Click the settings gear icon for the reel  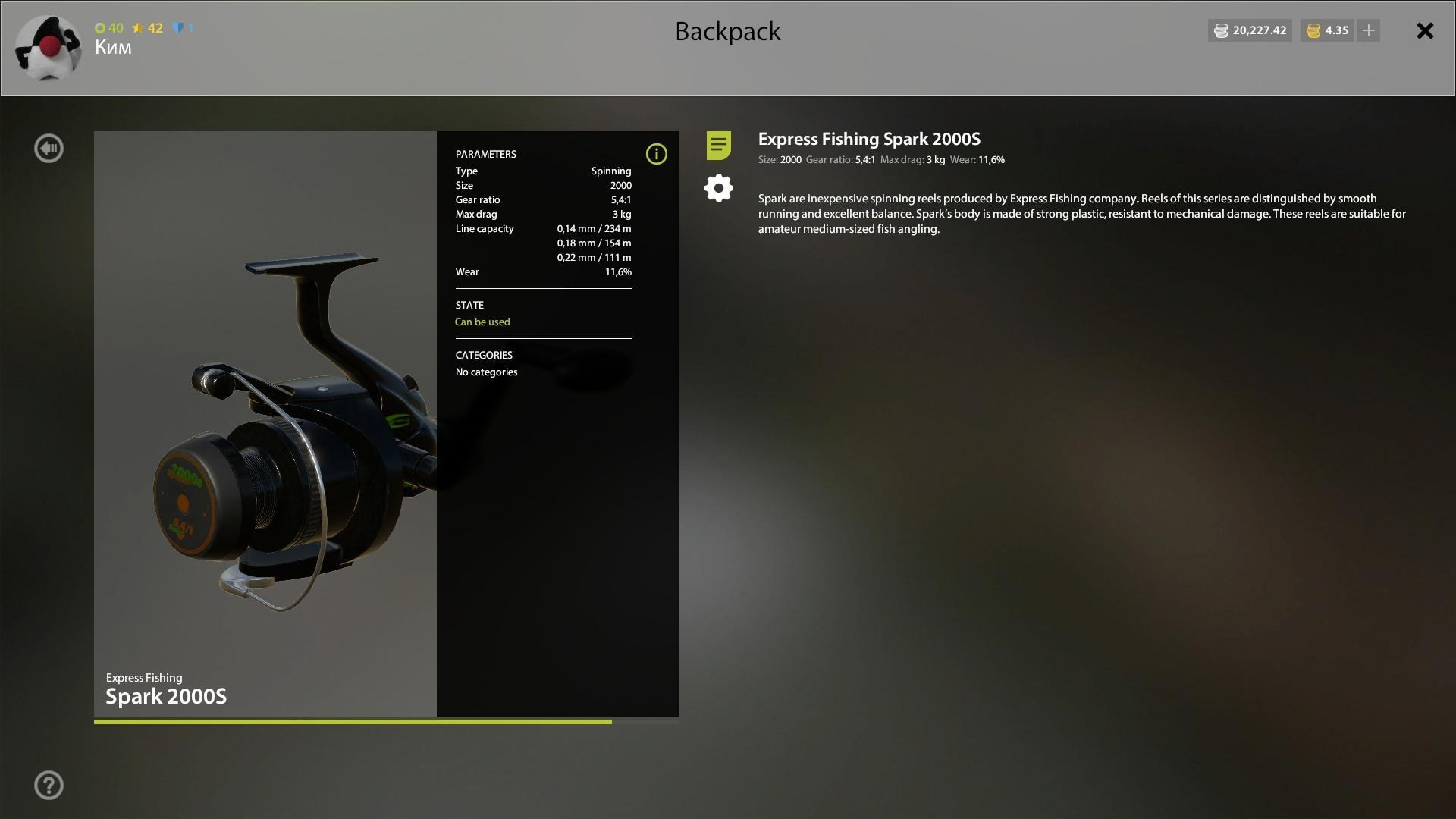pos(718,187)
